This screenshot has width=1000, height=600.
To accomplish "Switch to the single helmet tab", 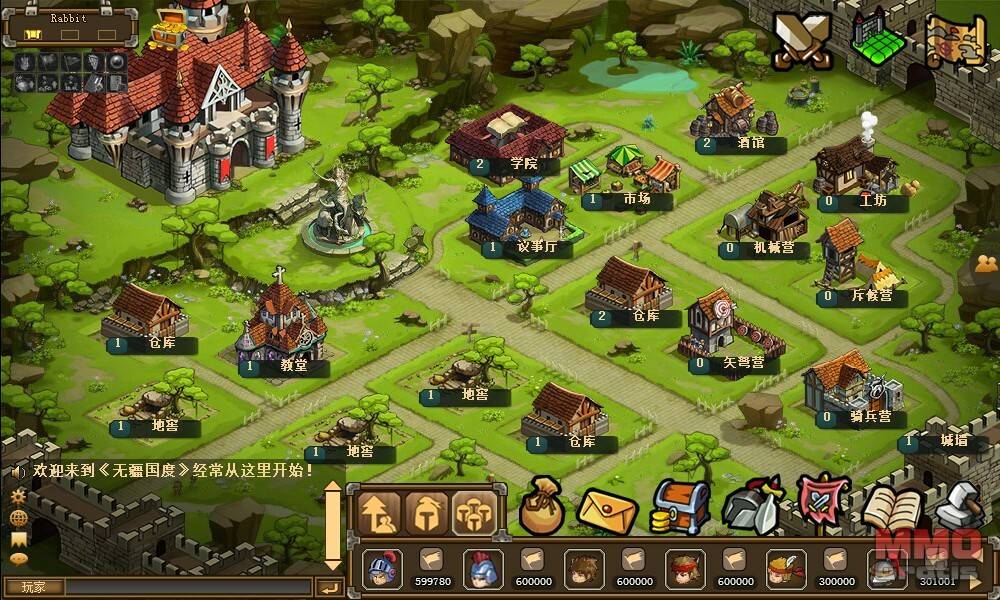I will pos(428,513).
